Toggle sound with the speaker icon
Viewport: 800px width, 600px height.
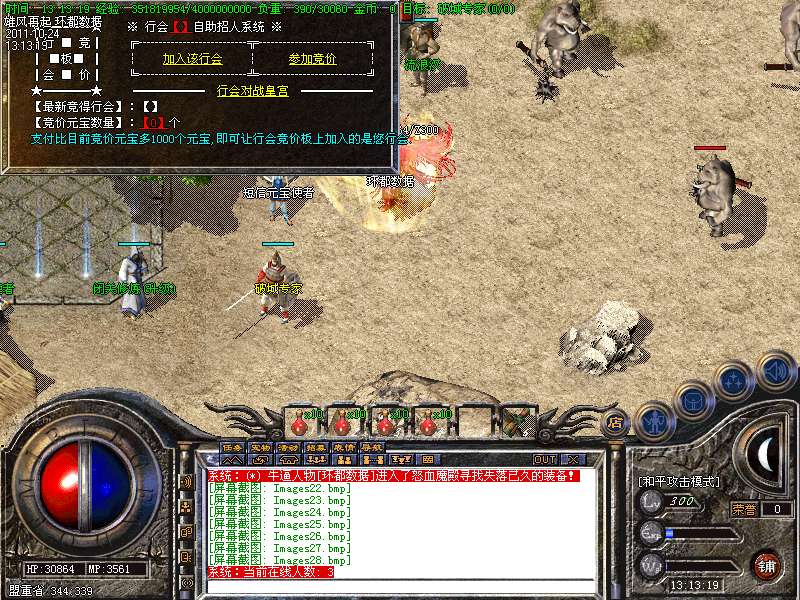pyautogui.click(x=775, y=370)
